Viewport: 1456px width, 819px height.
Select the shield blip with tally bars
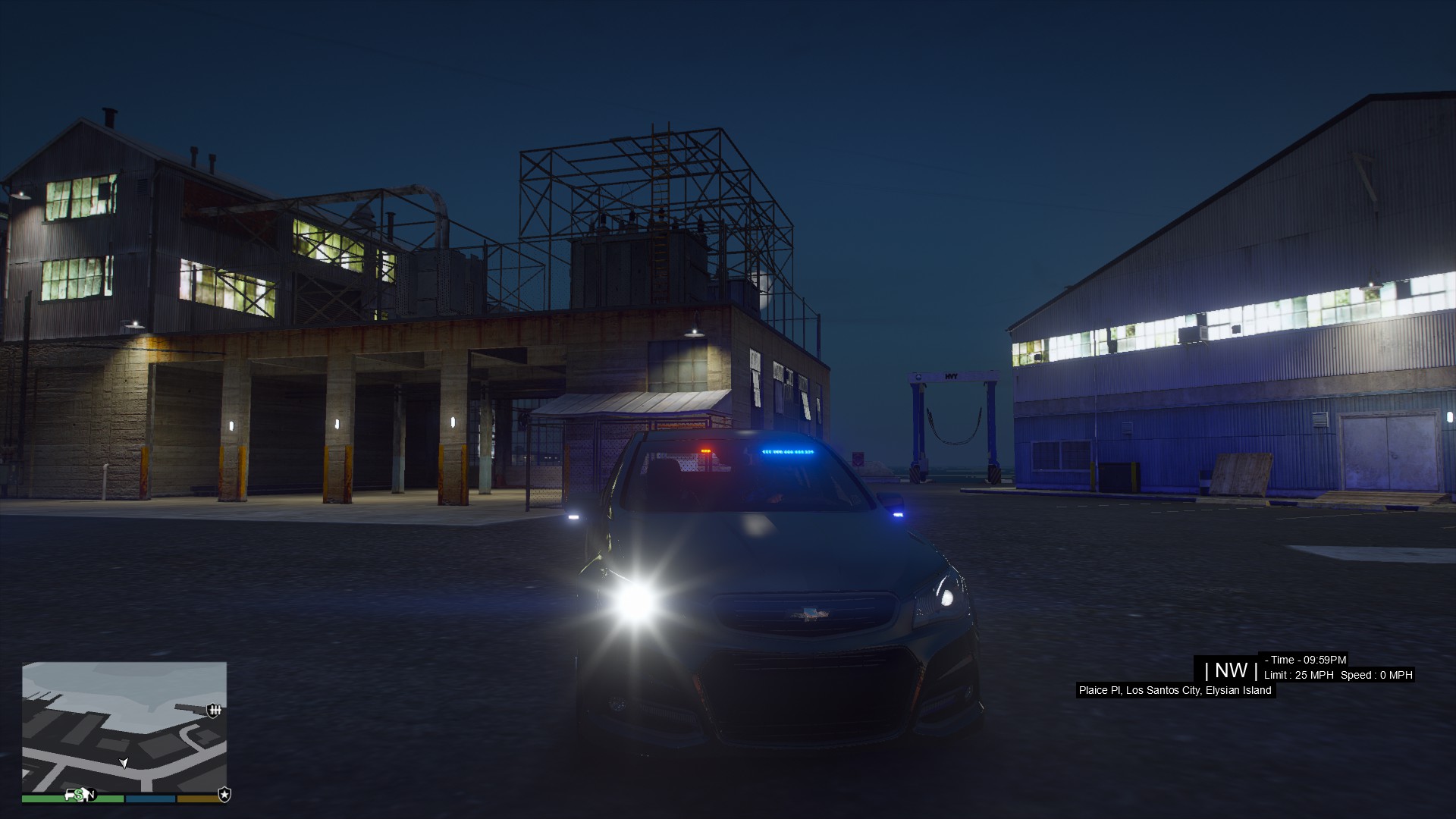pyautogui.click(x=215, y=710)
